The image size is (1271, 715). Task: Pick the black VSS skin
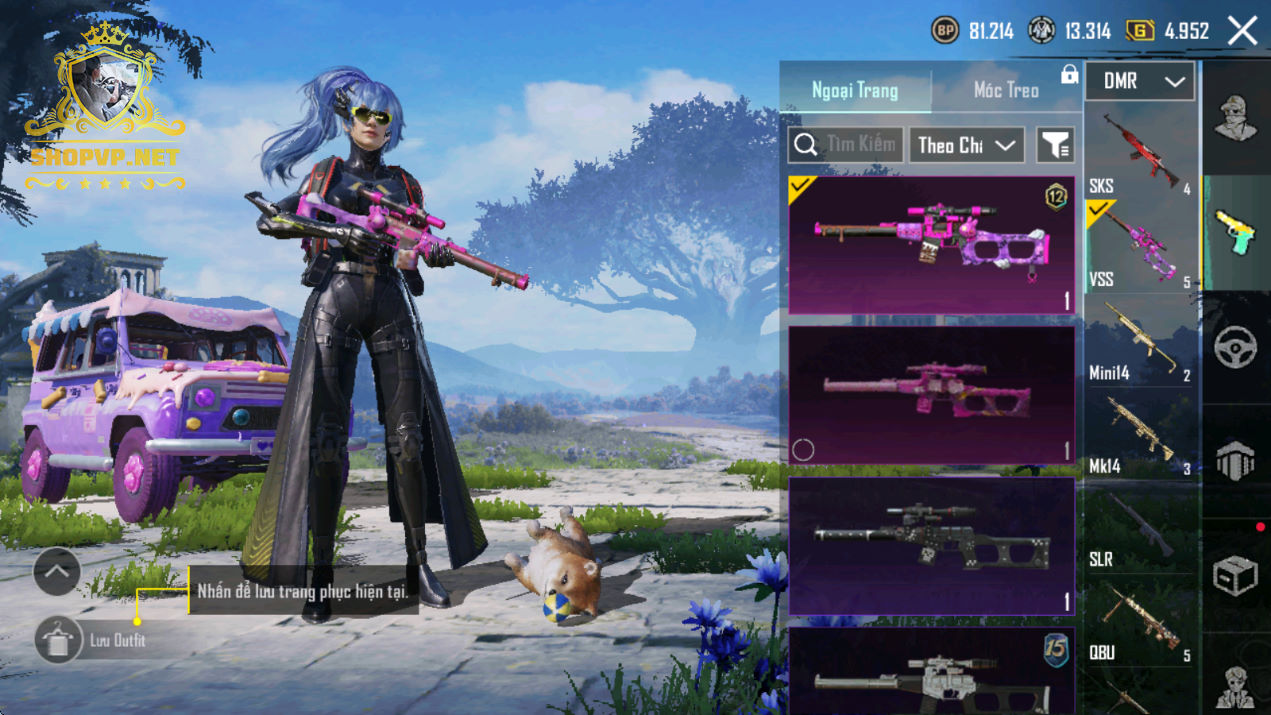pyautogui.click(x=931, y=545)
